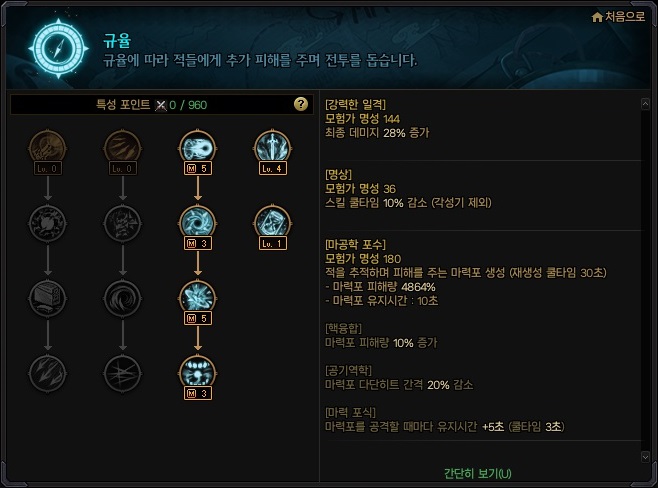Choose the fireball cannon trait at M 5
Image resolution: width=658 pixels, height=488 pixels.
click(x=197, y=148)
